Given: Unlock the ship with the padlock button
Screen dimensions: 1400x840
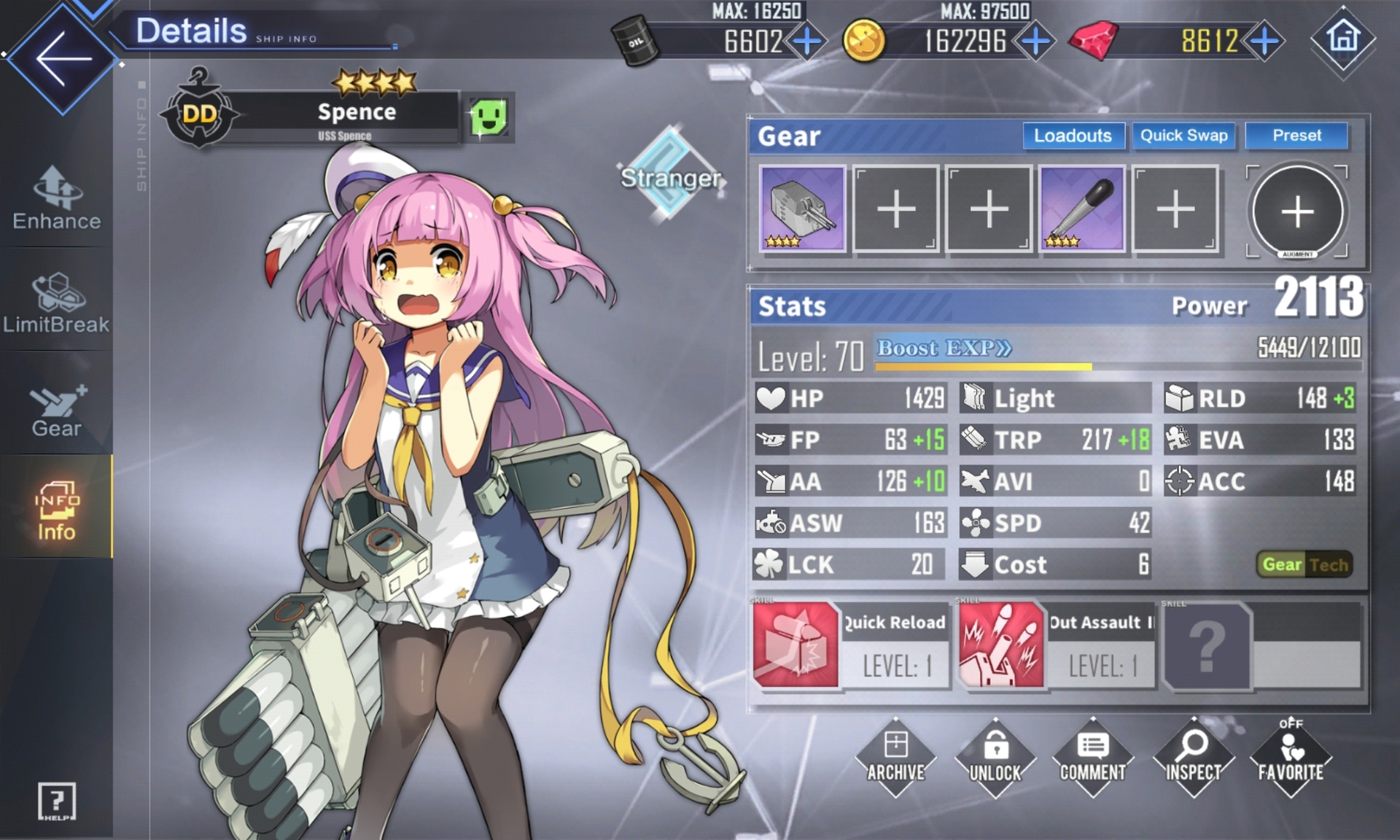Looking at the screenshot, I should pos(995,756).
